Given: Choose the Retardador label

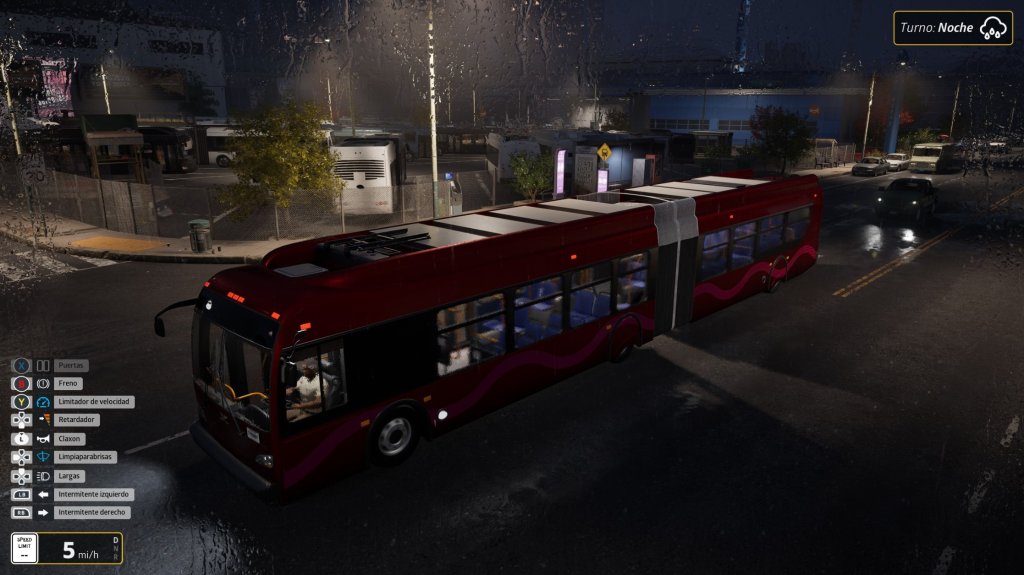Looking at the screenshot, I should [x=77, y=420].
